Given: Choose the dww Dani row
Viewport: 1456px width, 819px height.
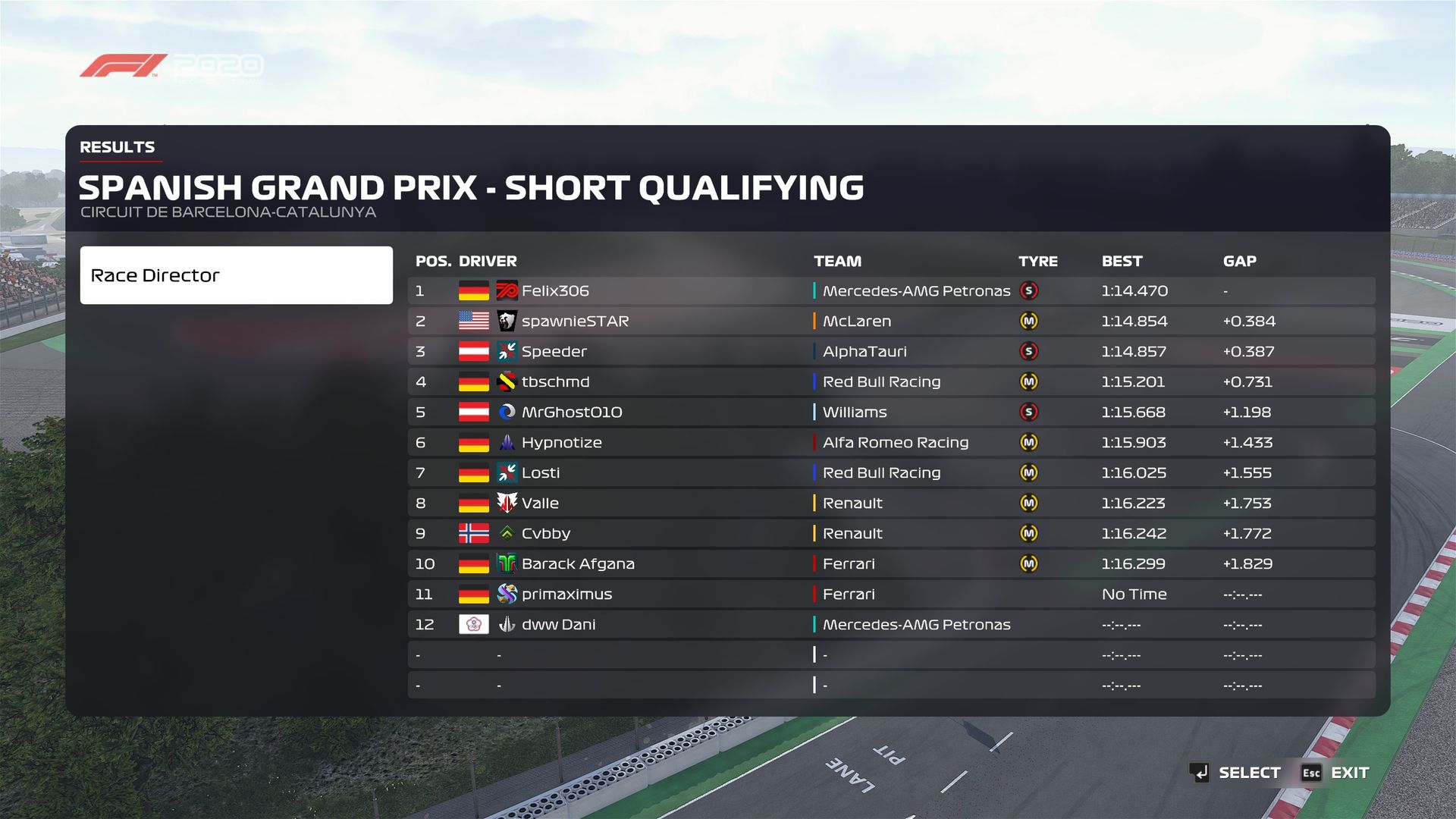Looking at the screenshot, I should point(890,625).
